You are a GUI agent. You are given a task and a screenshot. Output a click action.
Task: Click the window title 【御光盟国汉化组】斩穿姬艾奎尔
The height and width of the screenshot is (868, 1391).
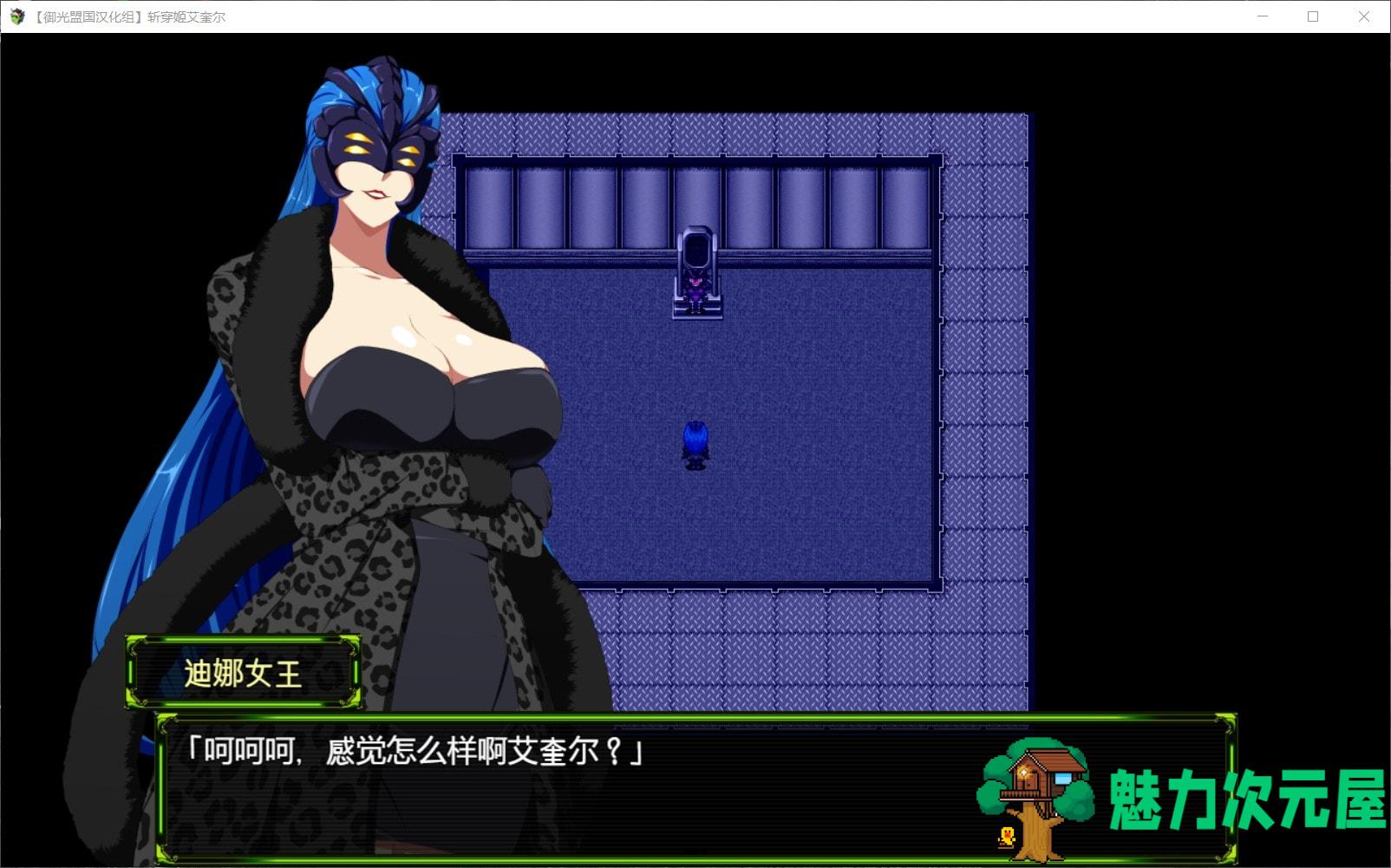pyautogui.click(x=130, y=16)
